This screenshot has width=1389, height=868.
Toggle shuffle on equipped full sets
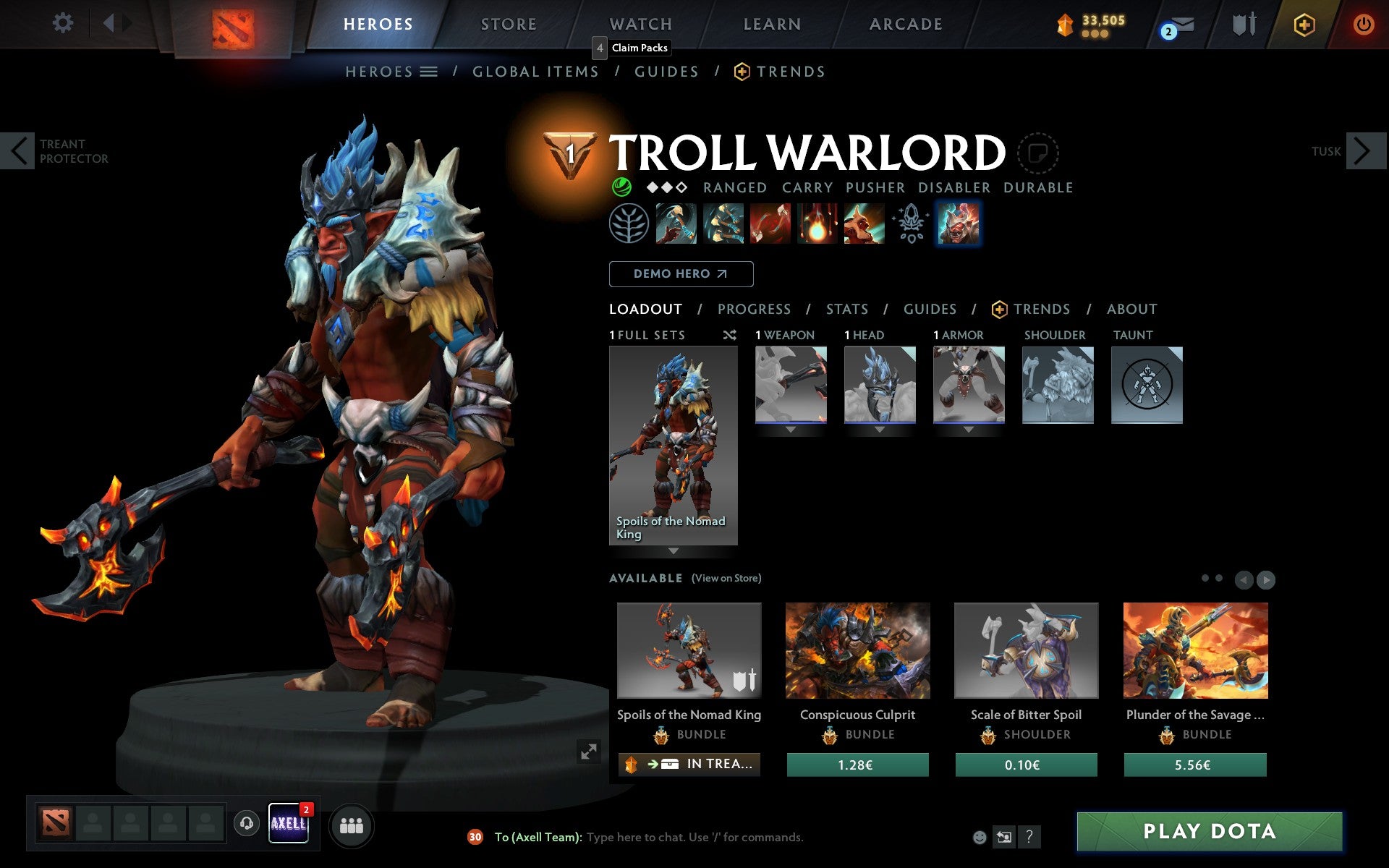click(x=729, y=335)
